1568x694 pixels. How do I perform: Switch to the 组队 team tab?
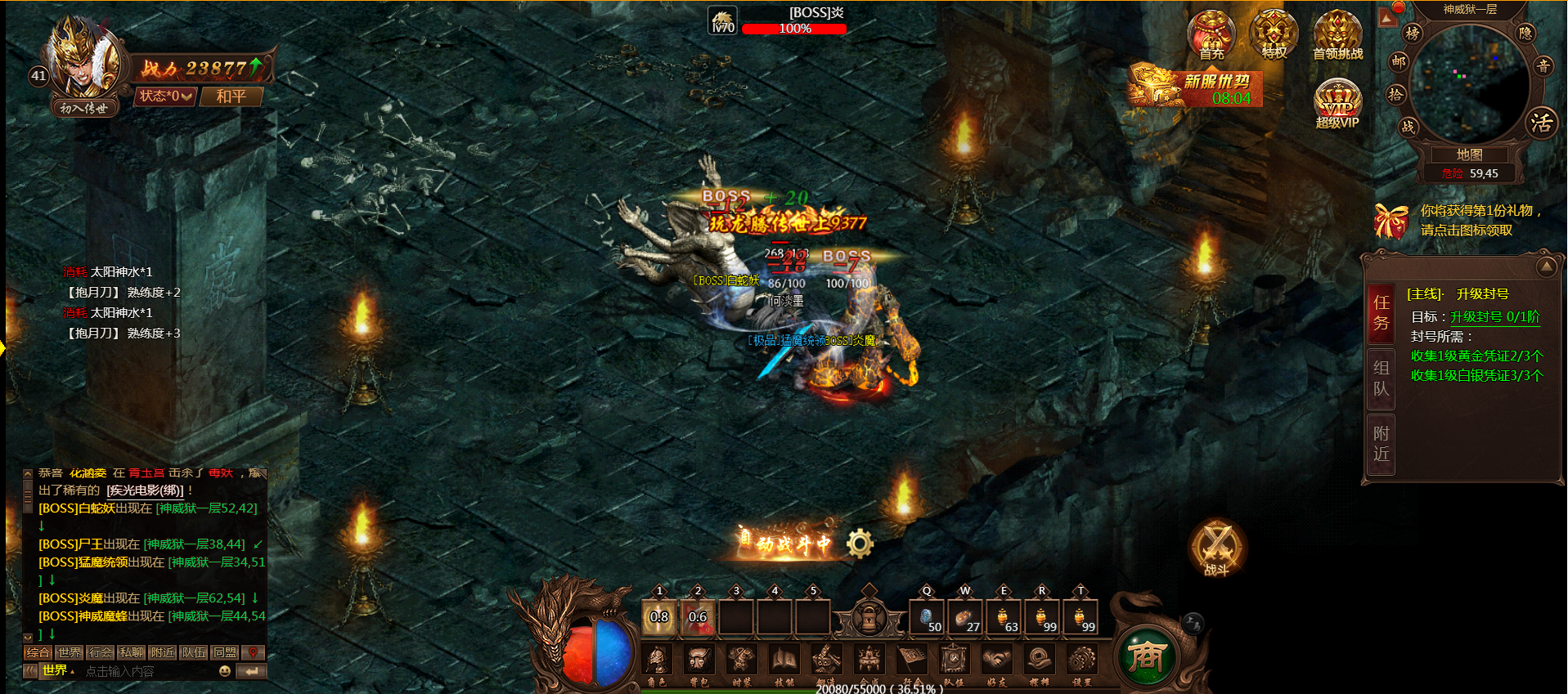1381,378
